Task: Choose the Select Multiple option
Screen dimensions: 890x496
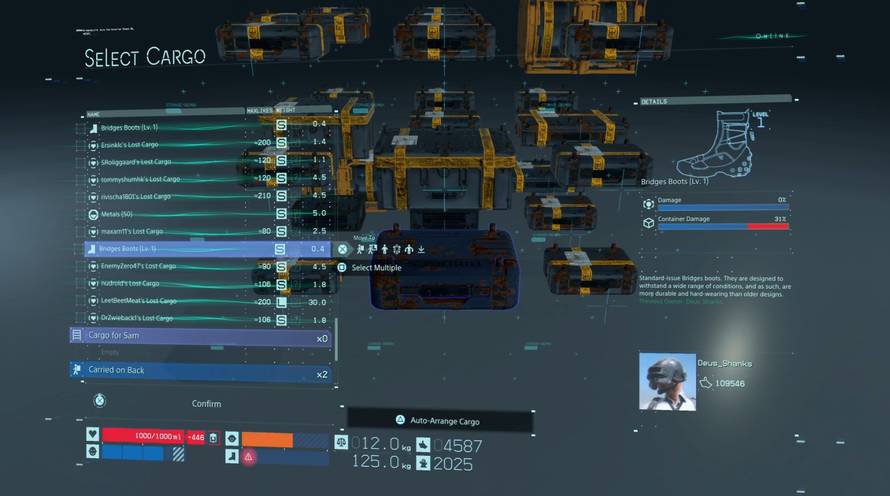Action: point(374,268)
